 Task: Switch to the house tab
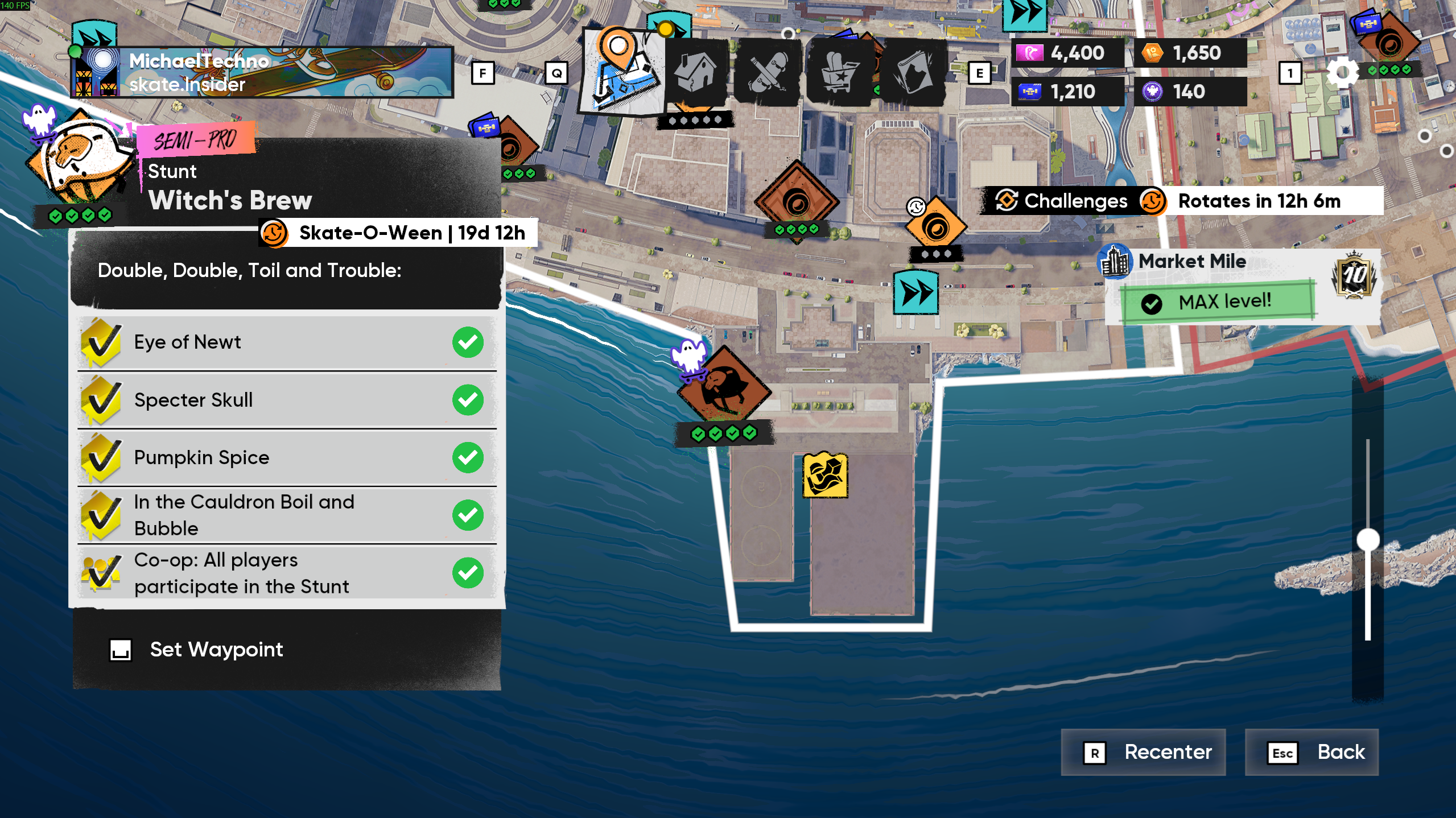pos(695,72)
